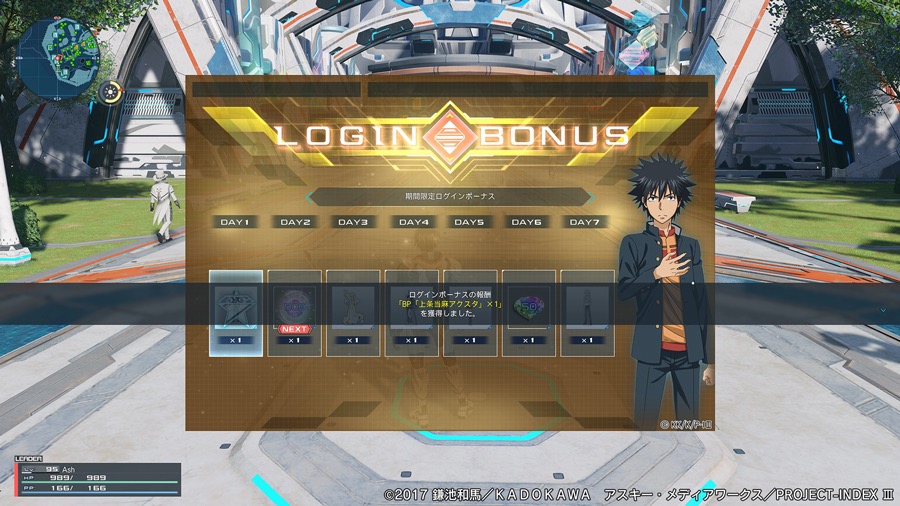This screenshot has height=506, width=900.
Task: Click the DAY1 label
Action: point(236,222)
